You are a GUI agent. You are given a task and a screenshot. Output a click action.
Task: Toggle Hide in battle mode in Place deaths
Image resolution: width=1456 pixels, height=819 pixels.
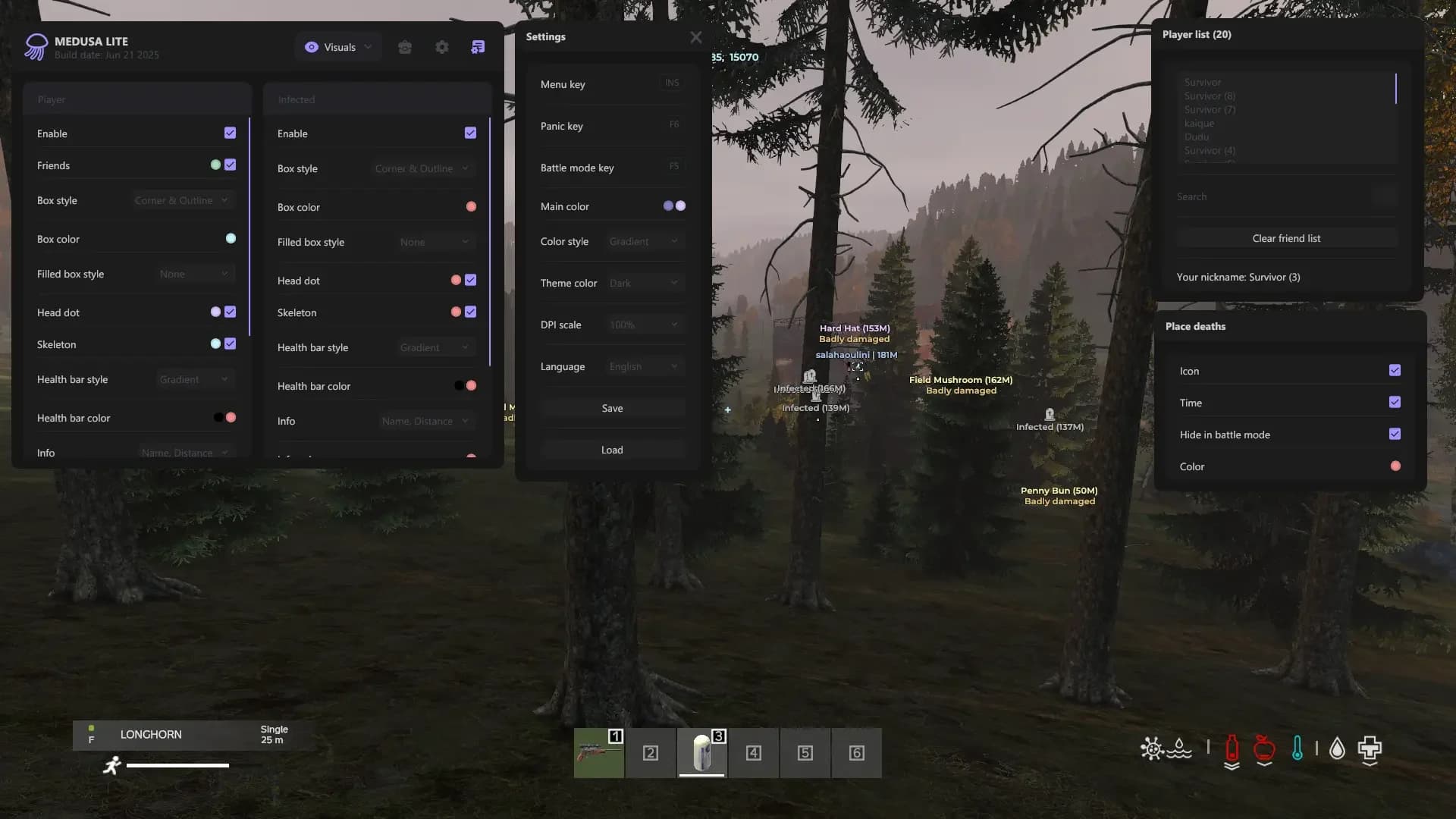click(1395, 434)
